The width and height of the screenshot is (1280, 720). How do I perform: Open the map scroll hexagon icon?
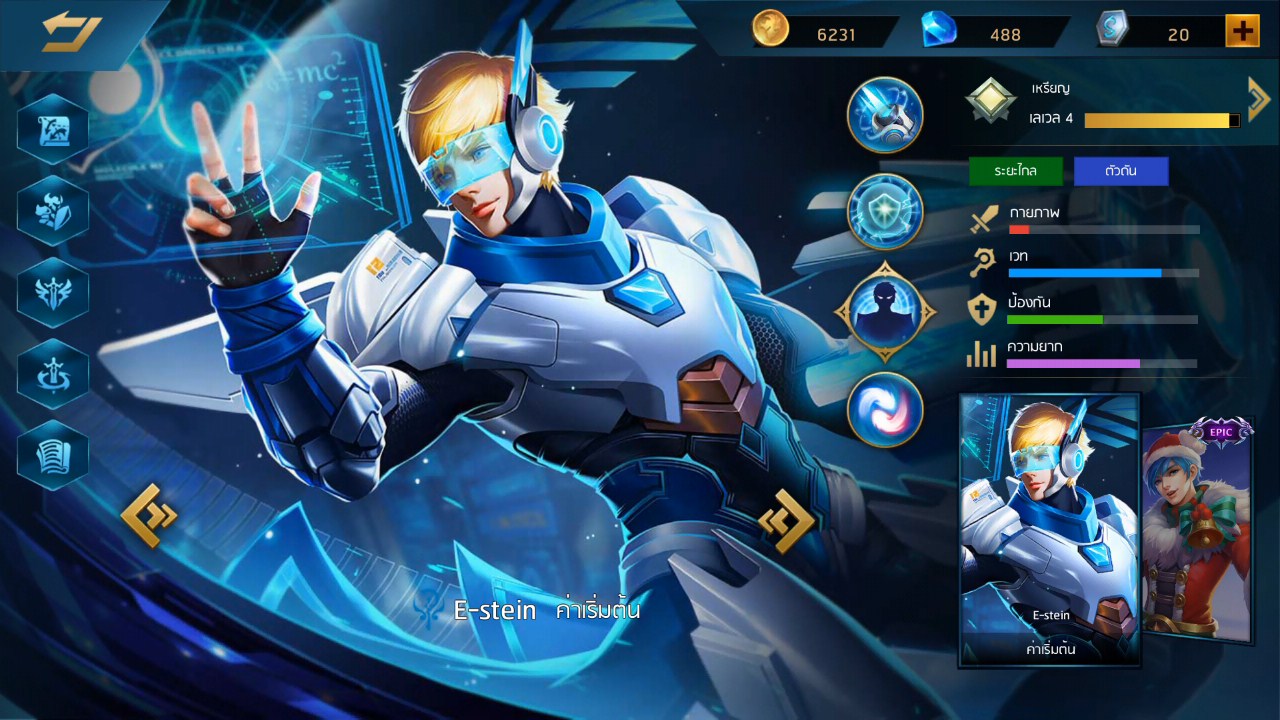[53, 128]
